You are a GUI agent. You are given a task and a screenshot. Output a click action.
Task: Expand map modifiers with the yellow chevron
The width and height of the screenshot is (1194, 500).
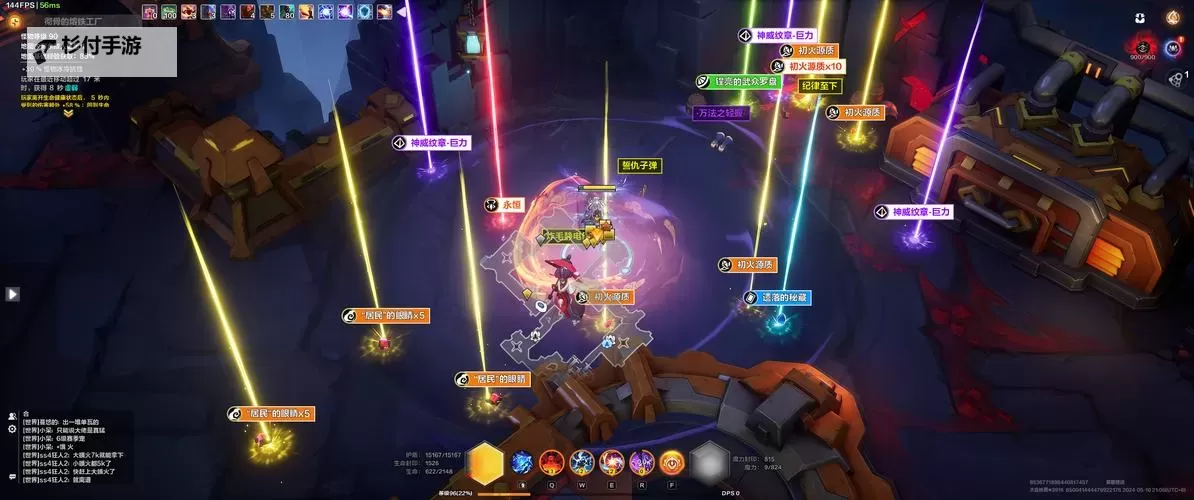(x=68, y=113)
